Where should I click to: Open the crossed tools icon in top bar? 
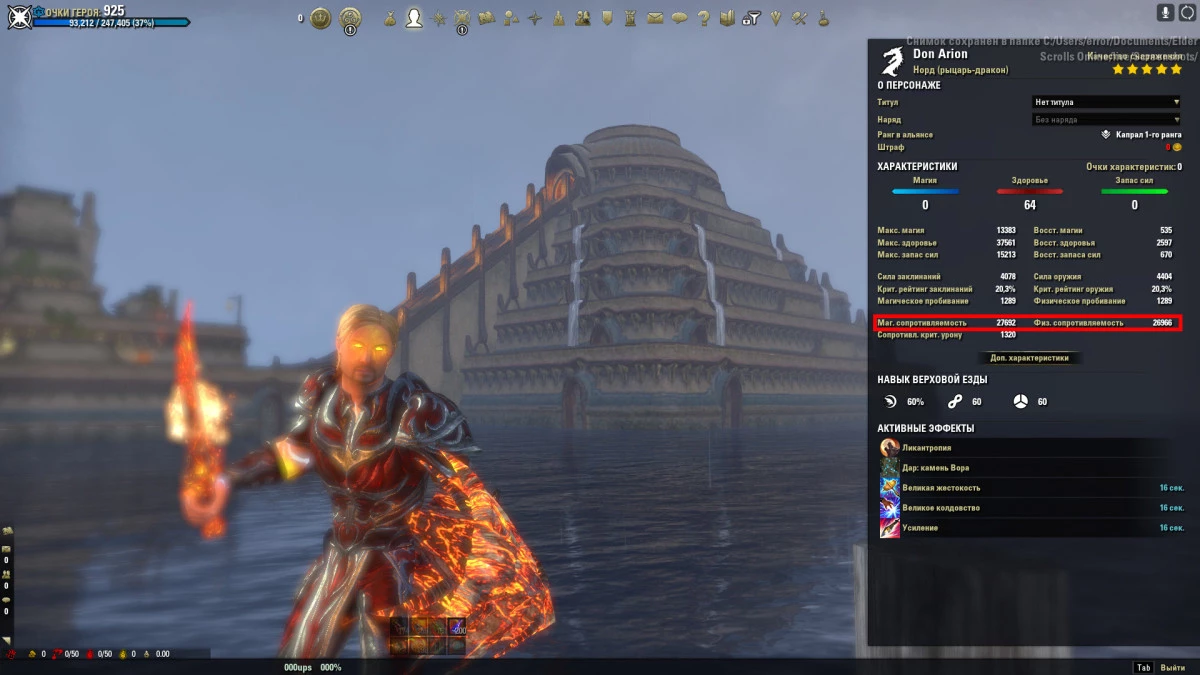pos(799,18)
